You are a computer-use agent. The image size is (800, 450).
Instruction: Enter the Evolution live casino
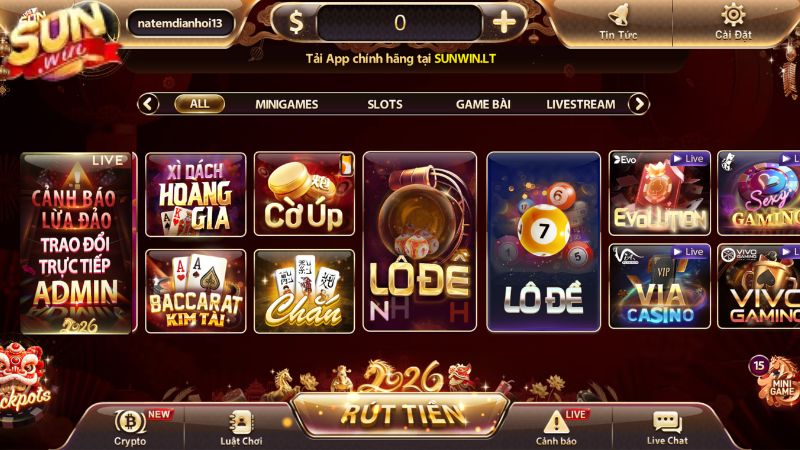point(659,194)
